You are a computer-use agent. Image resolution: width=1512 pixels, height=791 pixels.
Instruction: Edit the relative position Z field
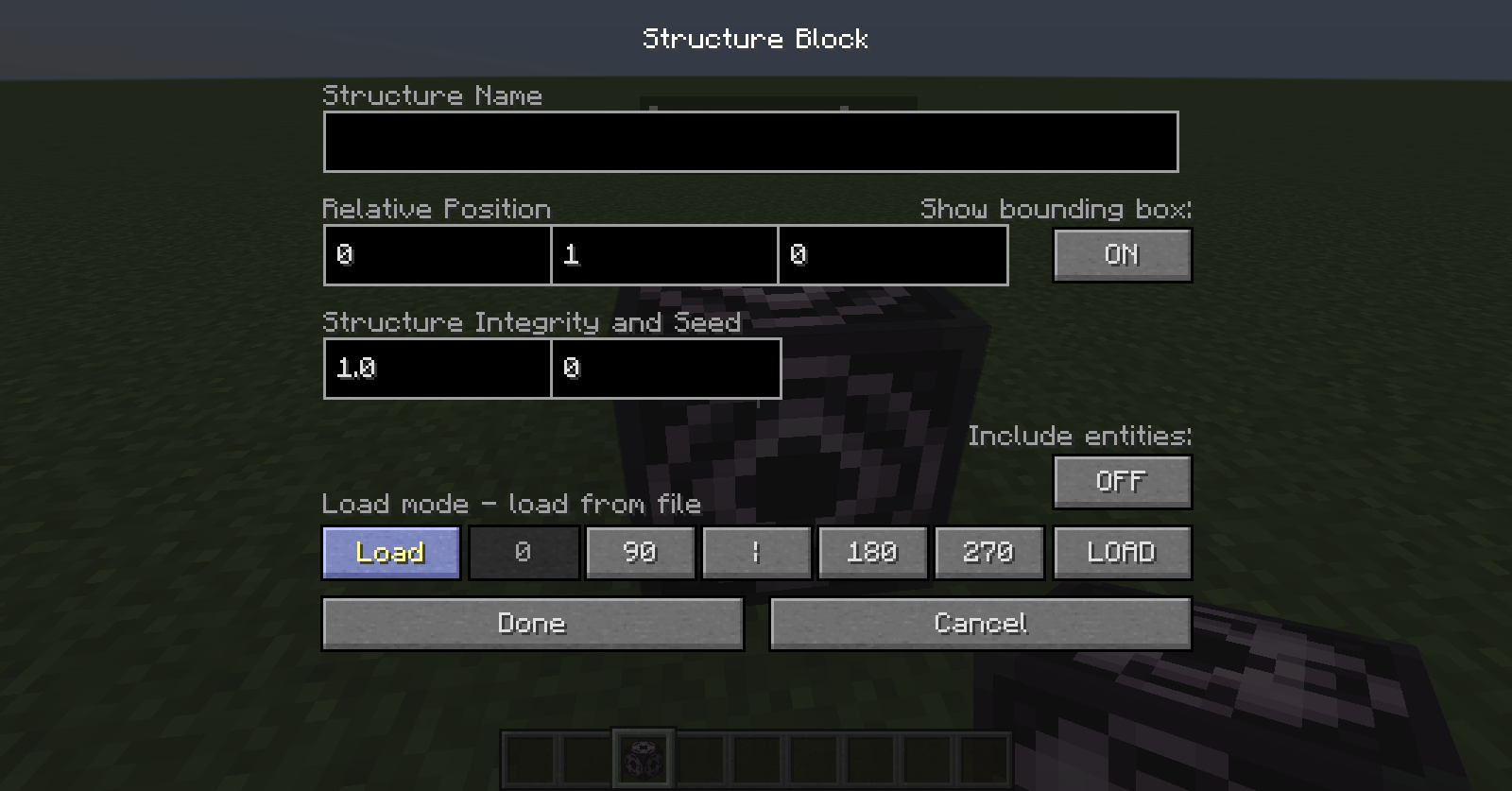(892, 254)
